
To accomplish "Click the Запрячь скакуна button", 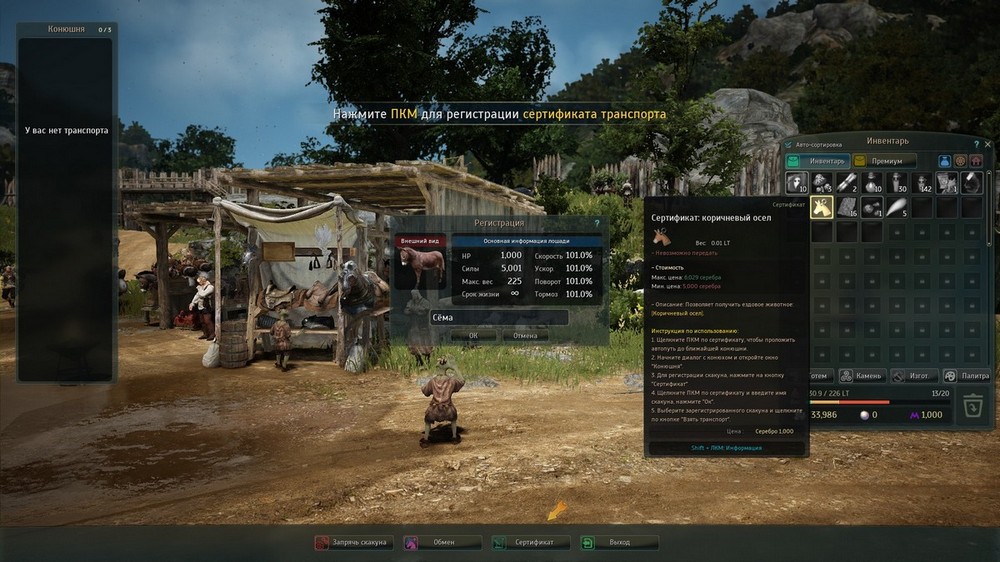I will coord(351,542).
